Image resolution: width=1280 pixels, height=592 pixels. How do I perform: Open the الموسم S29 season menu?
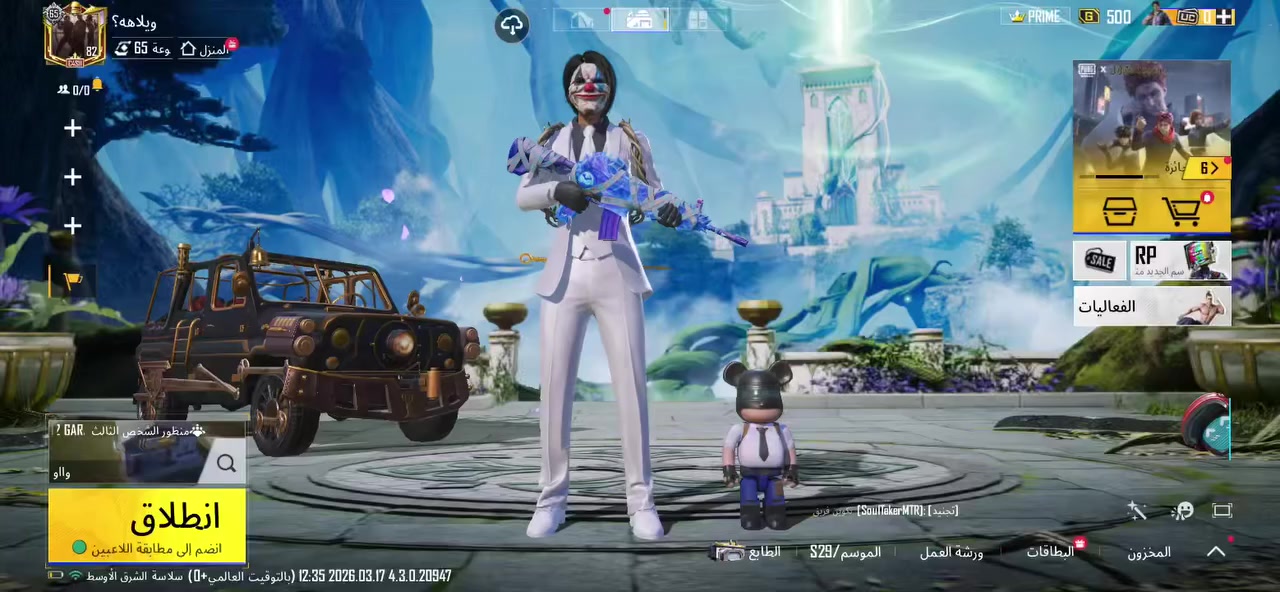coord(845,552)
